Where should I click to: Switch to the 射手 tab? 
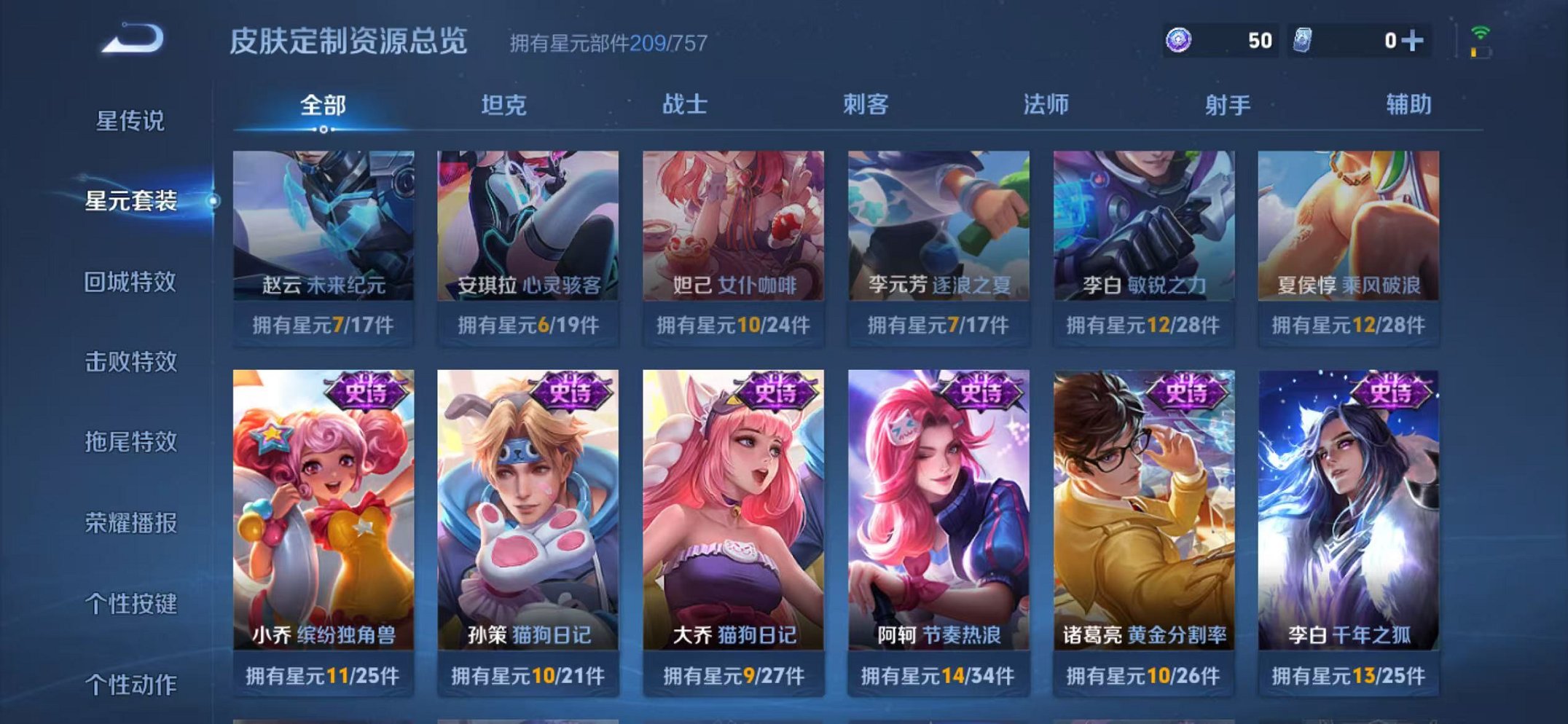tap(1228, 105)
